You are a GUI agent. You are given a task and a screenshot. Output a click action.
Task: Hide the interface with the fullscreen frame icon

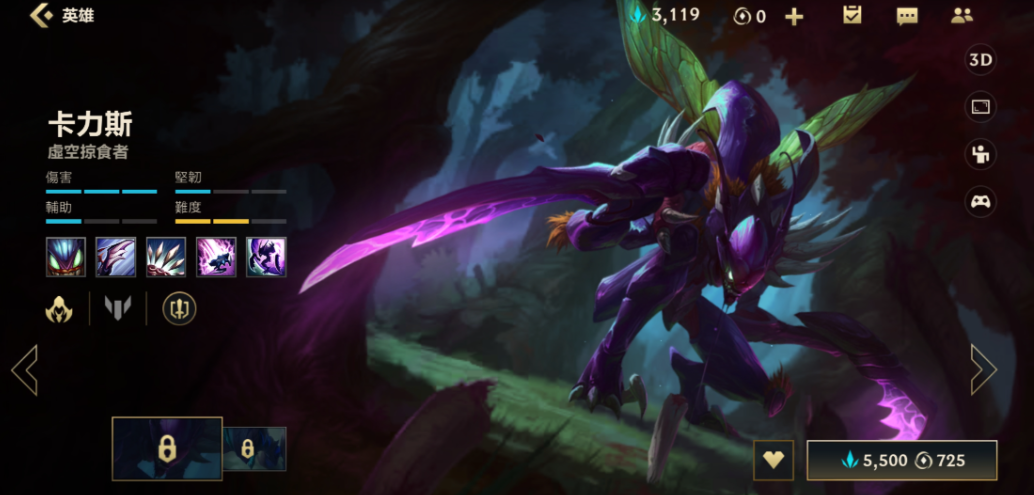[980, 107]
